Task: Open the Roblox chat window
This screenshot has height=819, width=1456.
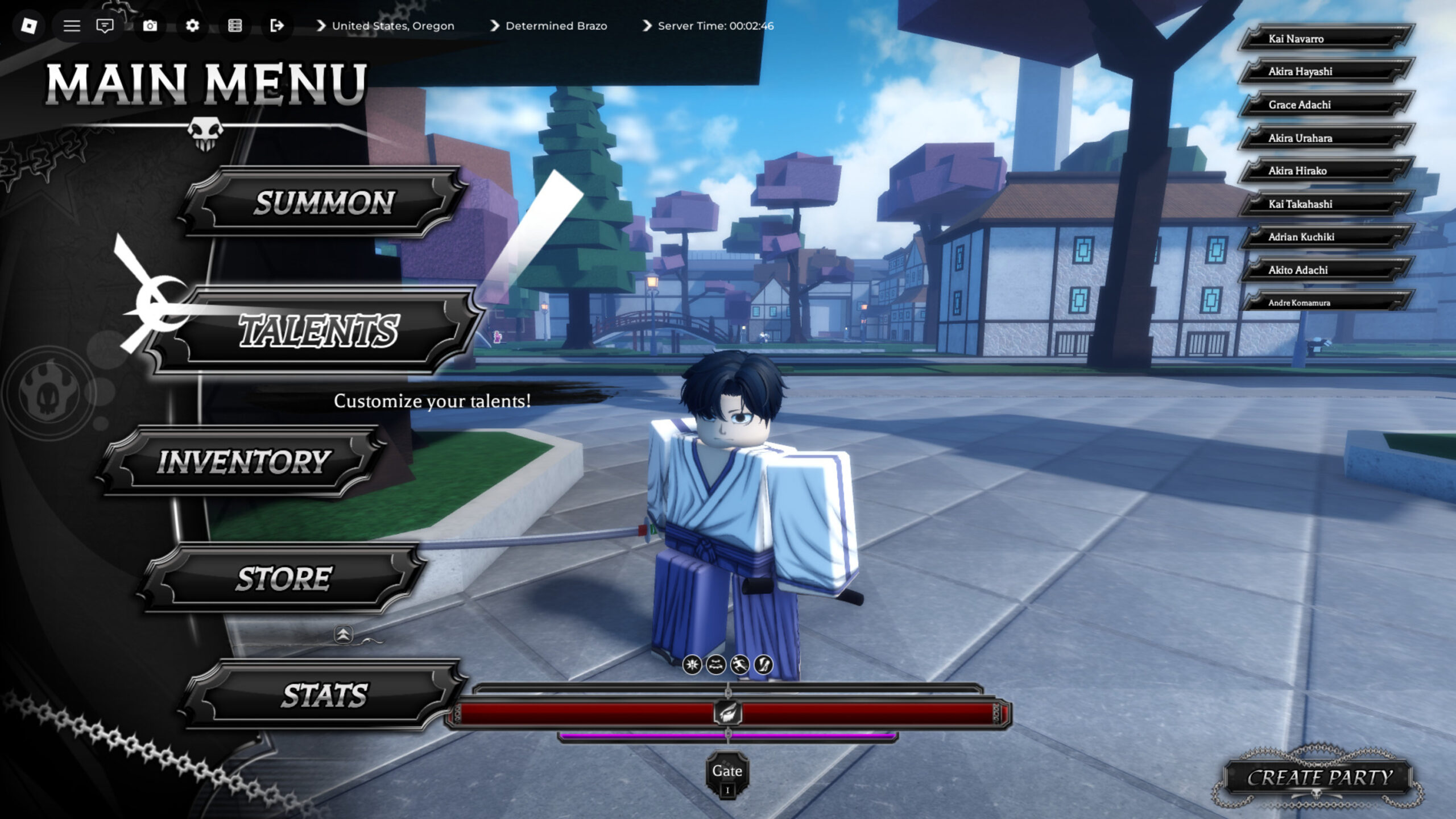Action: [105, 26]
